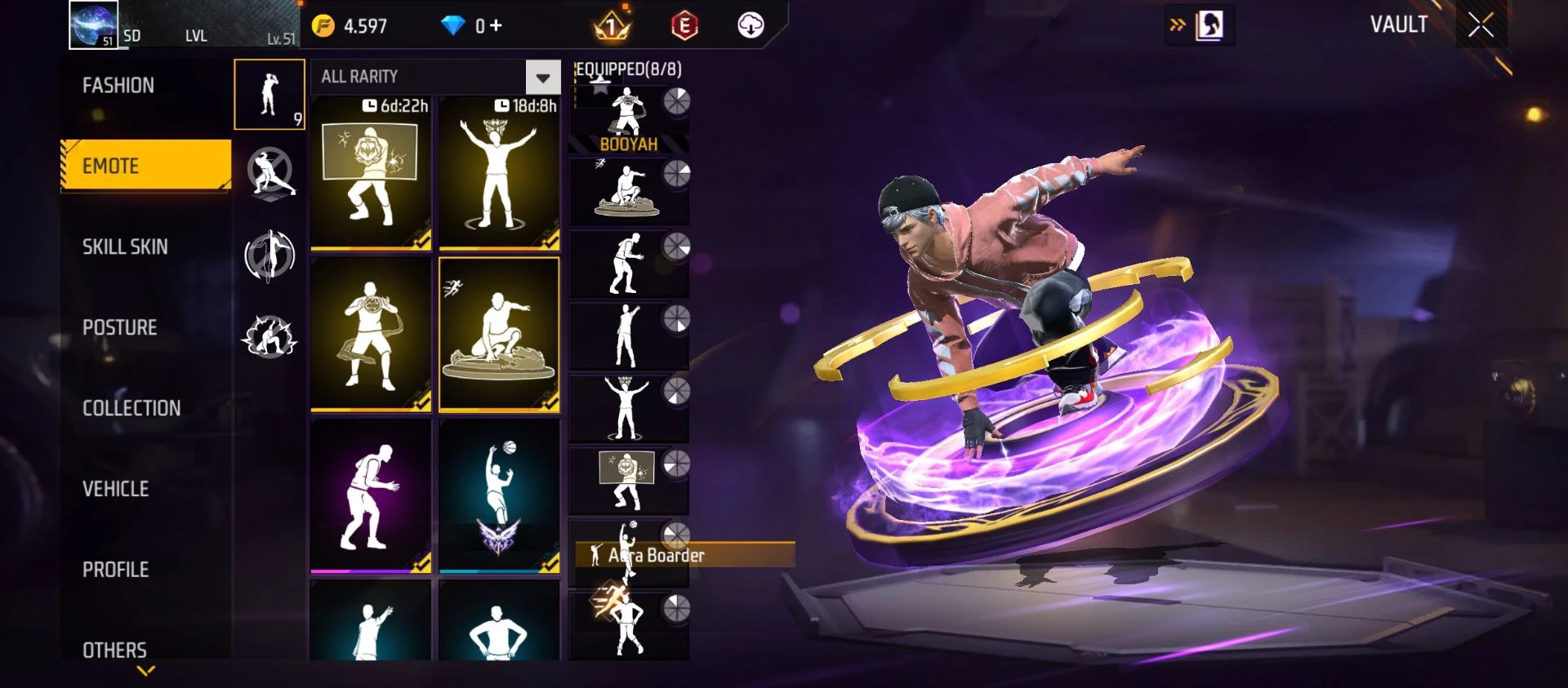The height and width of the screenshot is (688, 1568).
Task: Click the equipped BOOYAH emote slot
Action: [628, 120]
